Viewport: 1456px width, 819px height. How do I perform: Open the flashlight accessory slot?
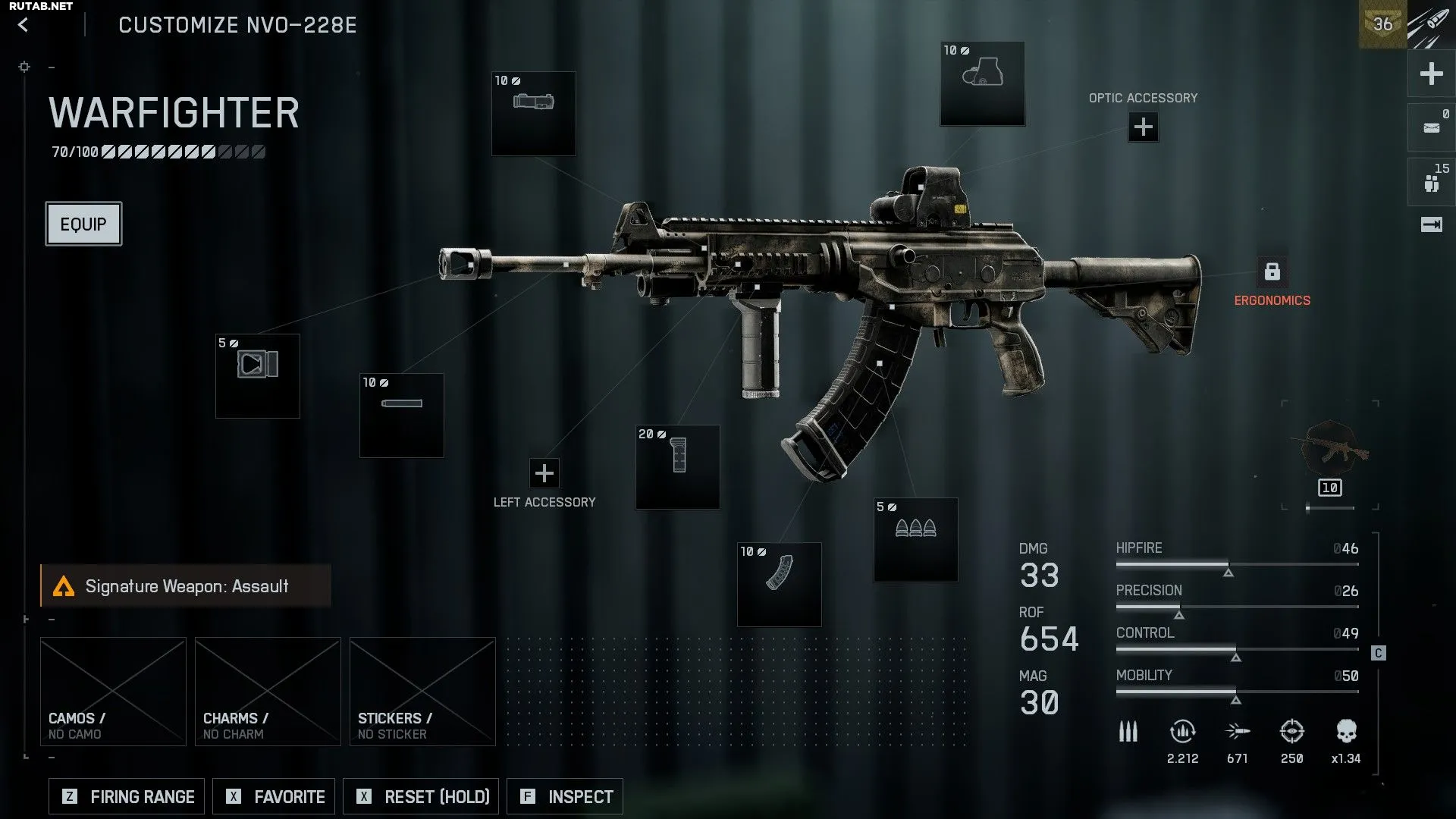click(x=534, y=114)
